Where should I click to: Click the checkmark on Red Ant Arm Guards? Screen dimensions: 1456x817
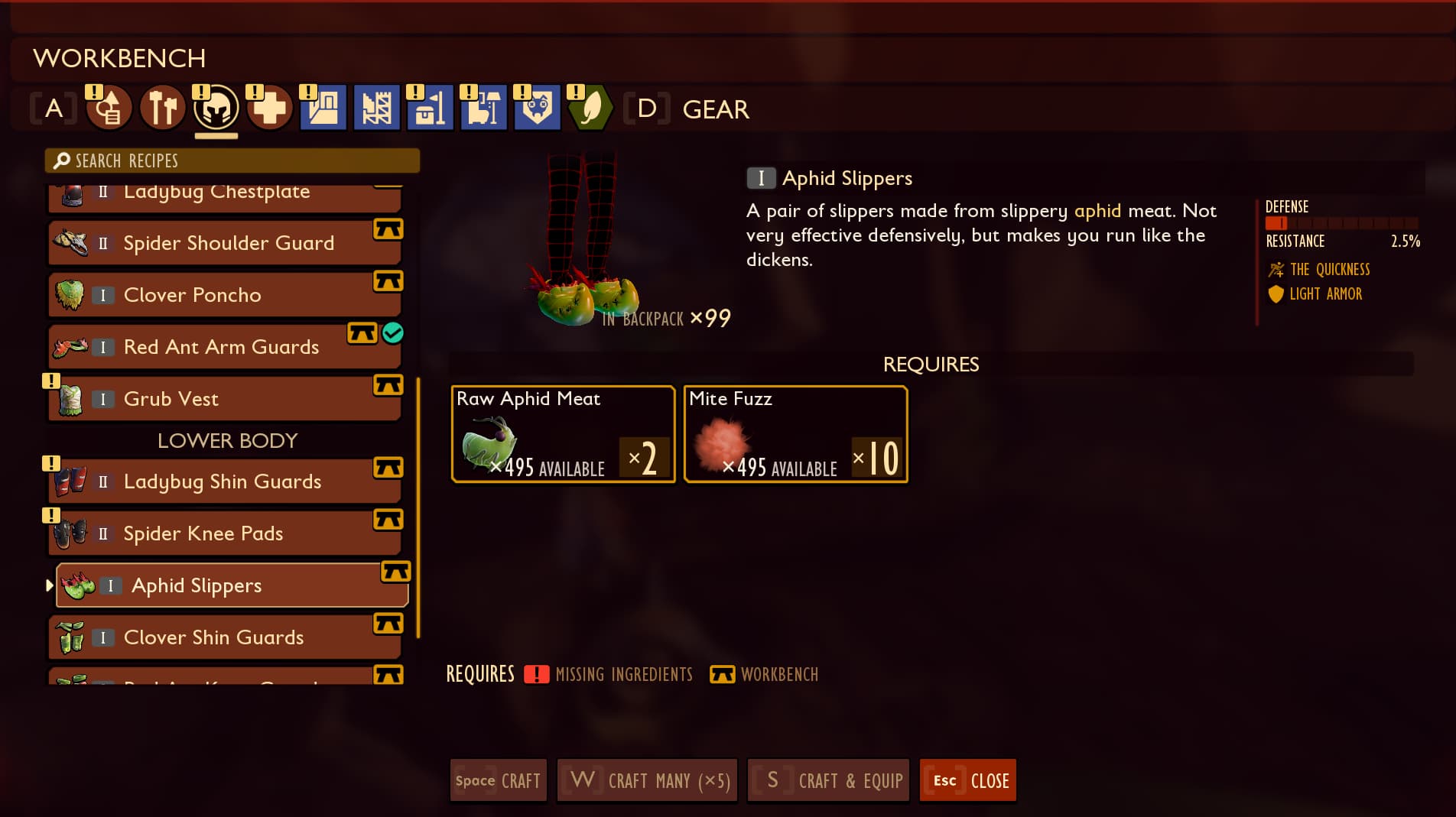coord(395,334)
